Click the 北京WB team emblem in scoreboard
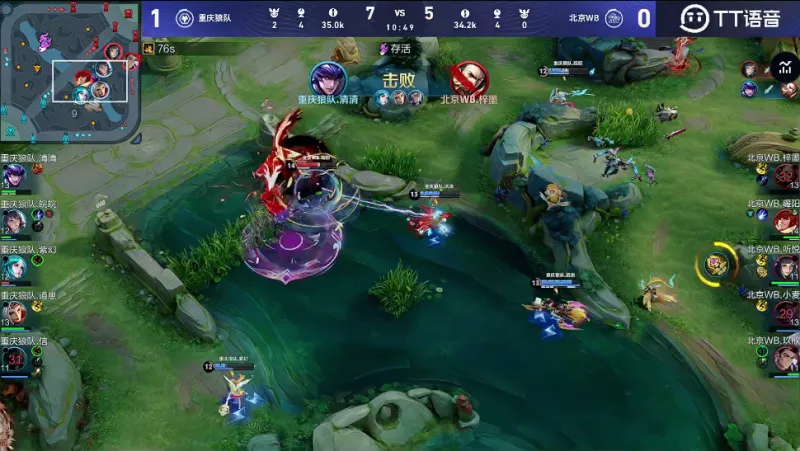The height and width of the screenshot is (451, 800). (x=614, y=18)
